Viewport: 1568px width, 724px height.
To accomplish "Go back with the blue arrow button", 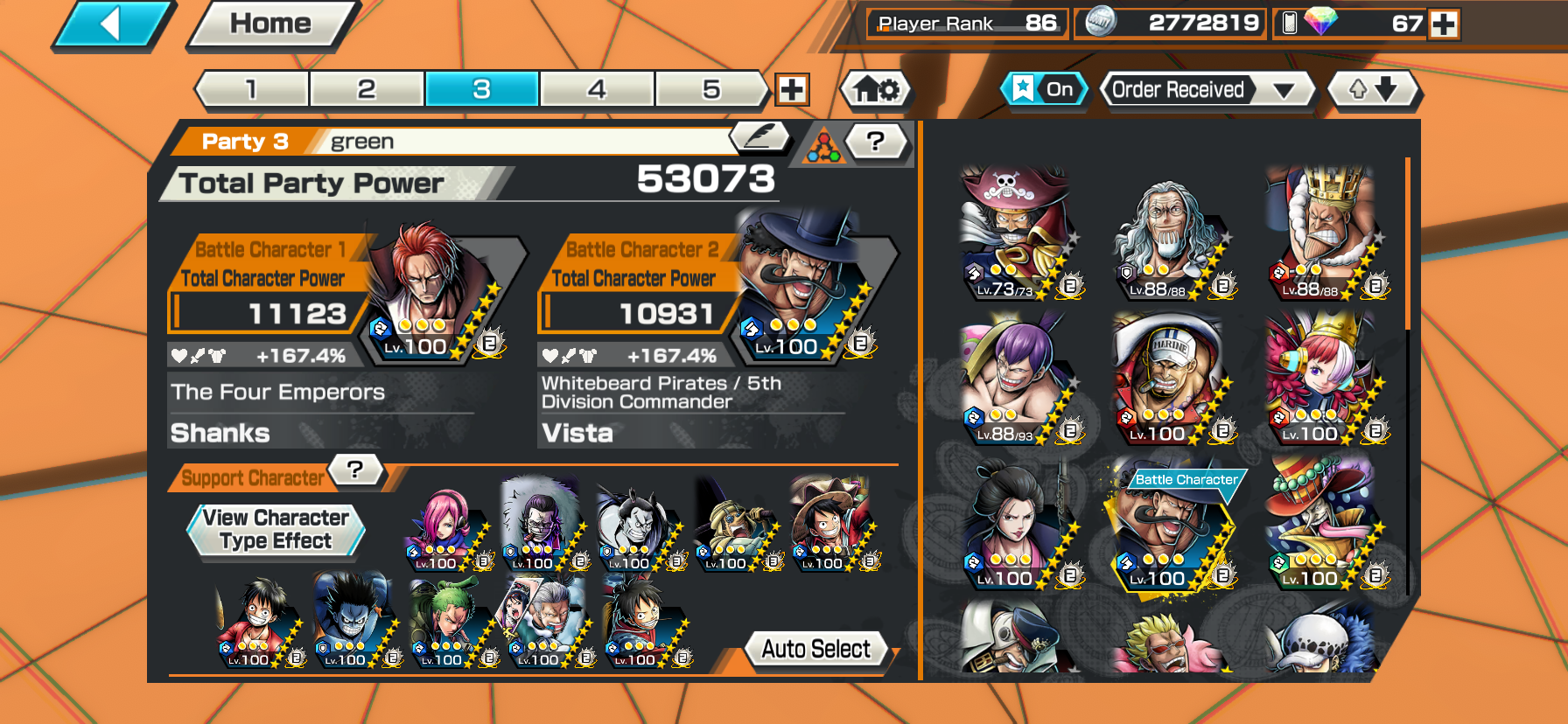I will click(x=112, y=24).
